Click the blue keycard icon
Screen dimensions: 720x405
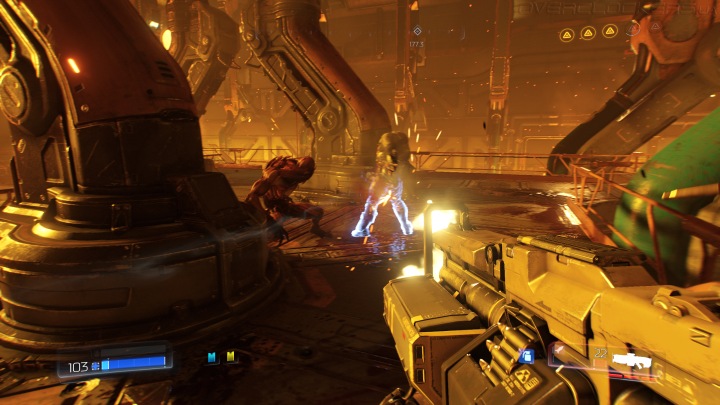click(212, 357)
